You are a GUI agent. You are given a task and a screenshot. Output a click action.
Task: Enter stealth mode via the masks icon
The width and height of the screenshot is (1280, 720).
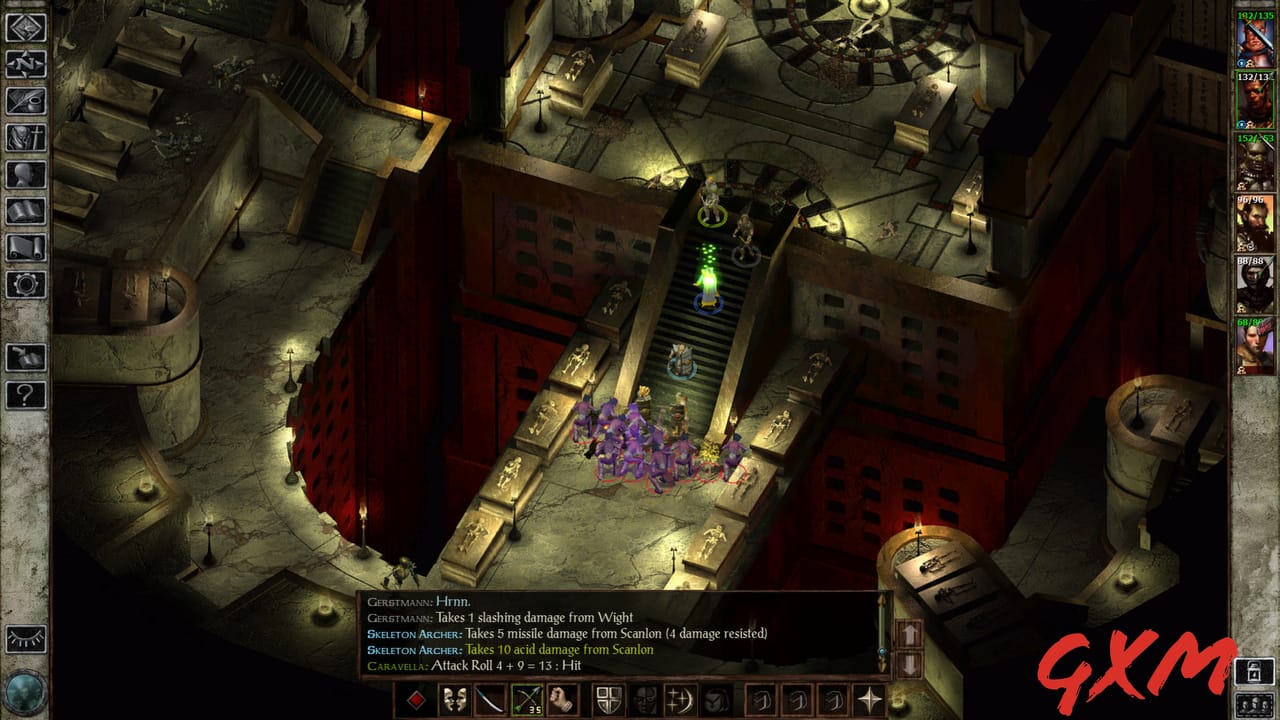point(453,701)
